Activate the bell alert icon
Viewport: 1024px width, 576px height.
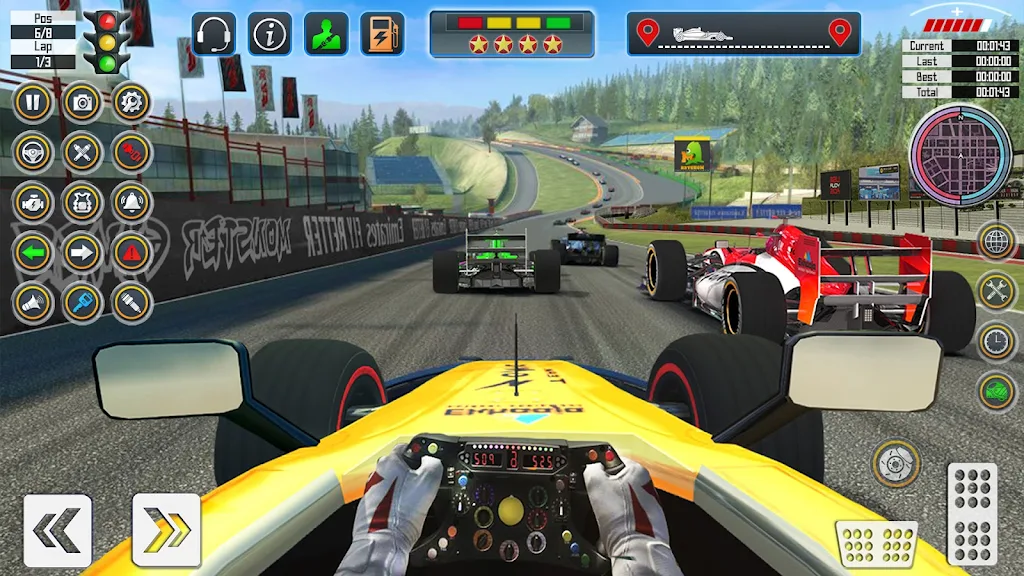(x=131, y=202)
